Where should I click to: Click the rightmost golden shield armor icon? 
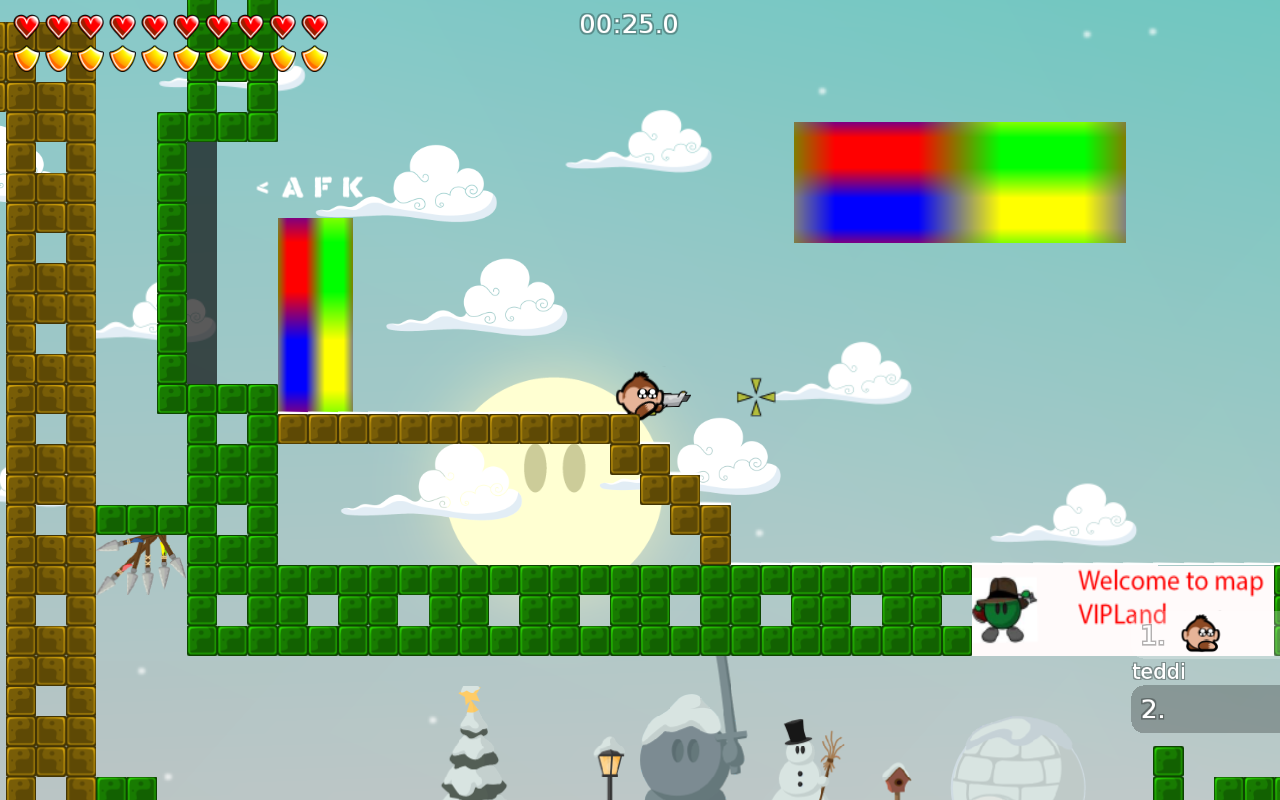click(x=313, y=58)
